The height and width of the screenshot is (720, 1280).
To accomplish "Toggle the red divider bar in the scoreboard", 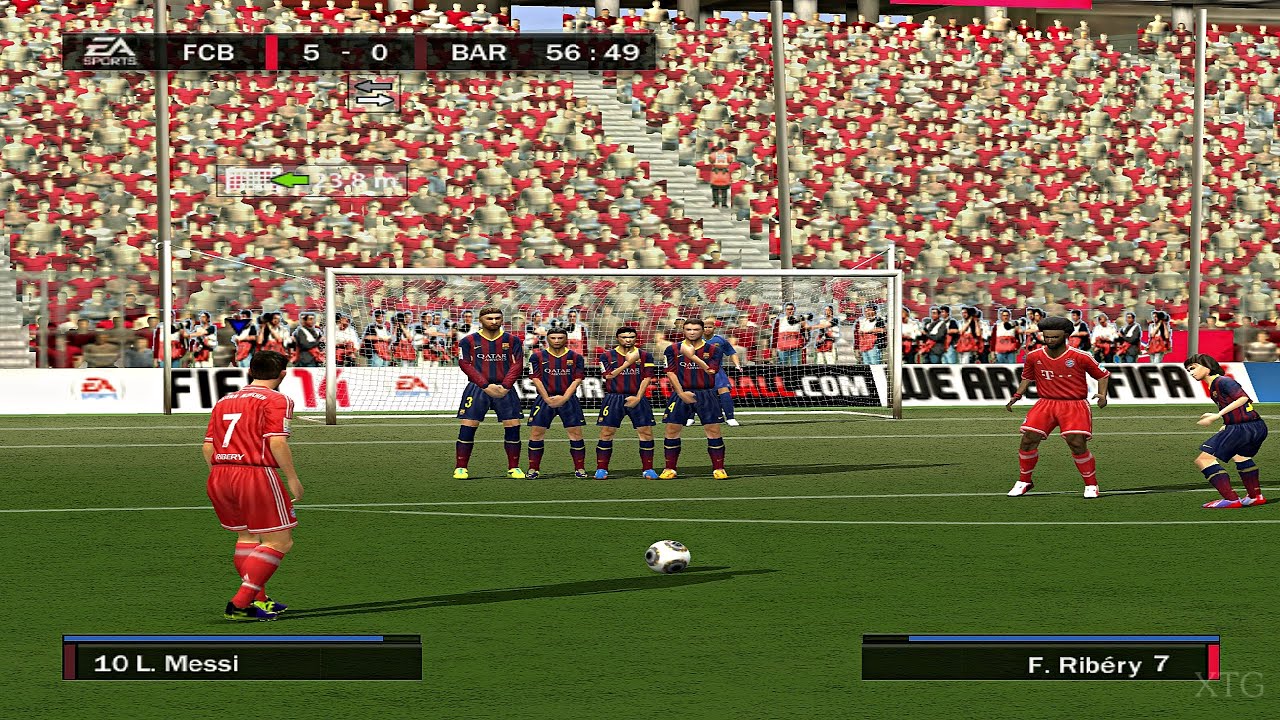I will pos(271,52).
